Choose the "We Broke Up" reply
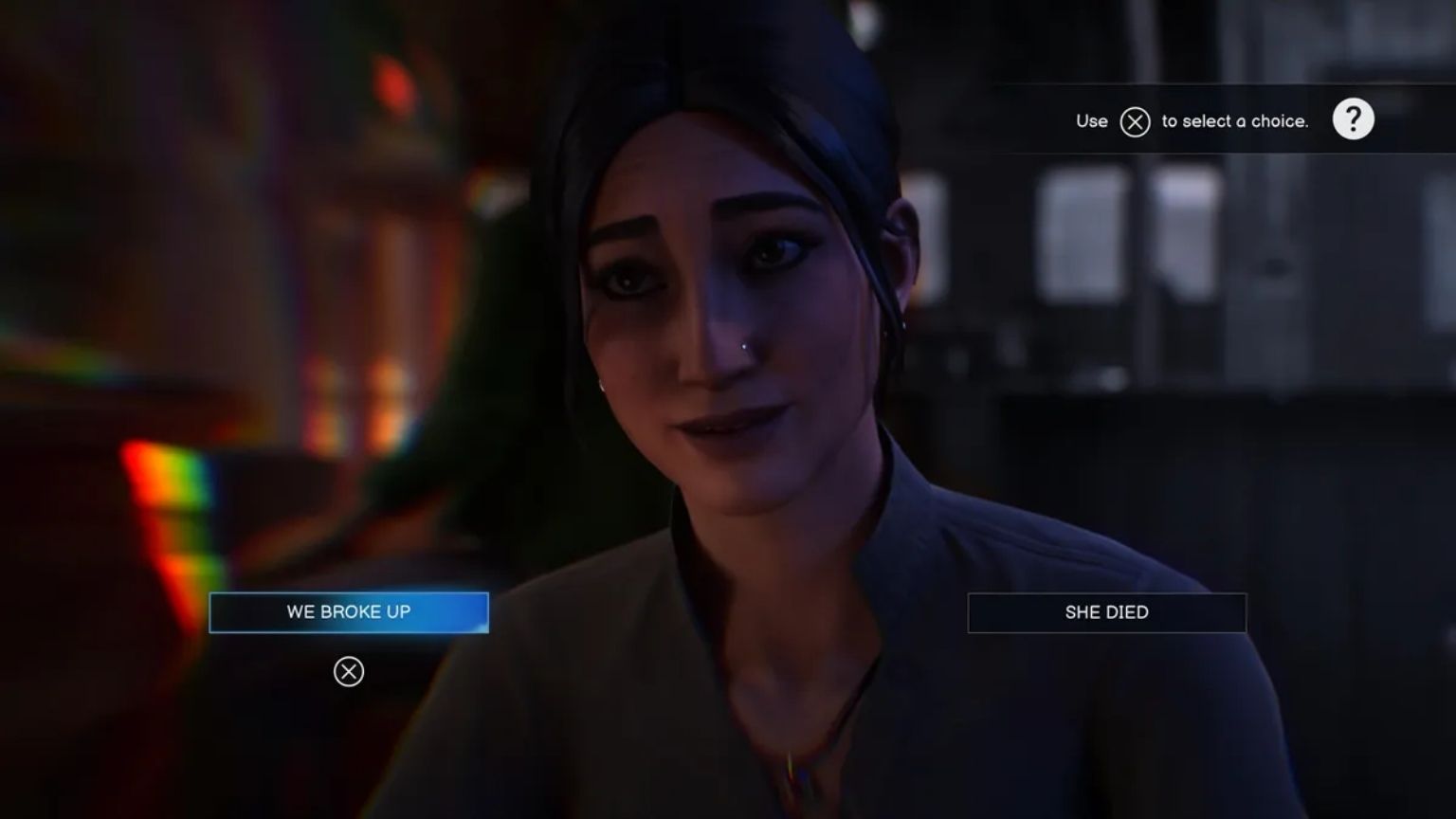 point(349,612)
